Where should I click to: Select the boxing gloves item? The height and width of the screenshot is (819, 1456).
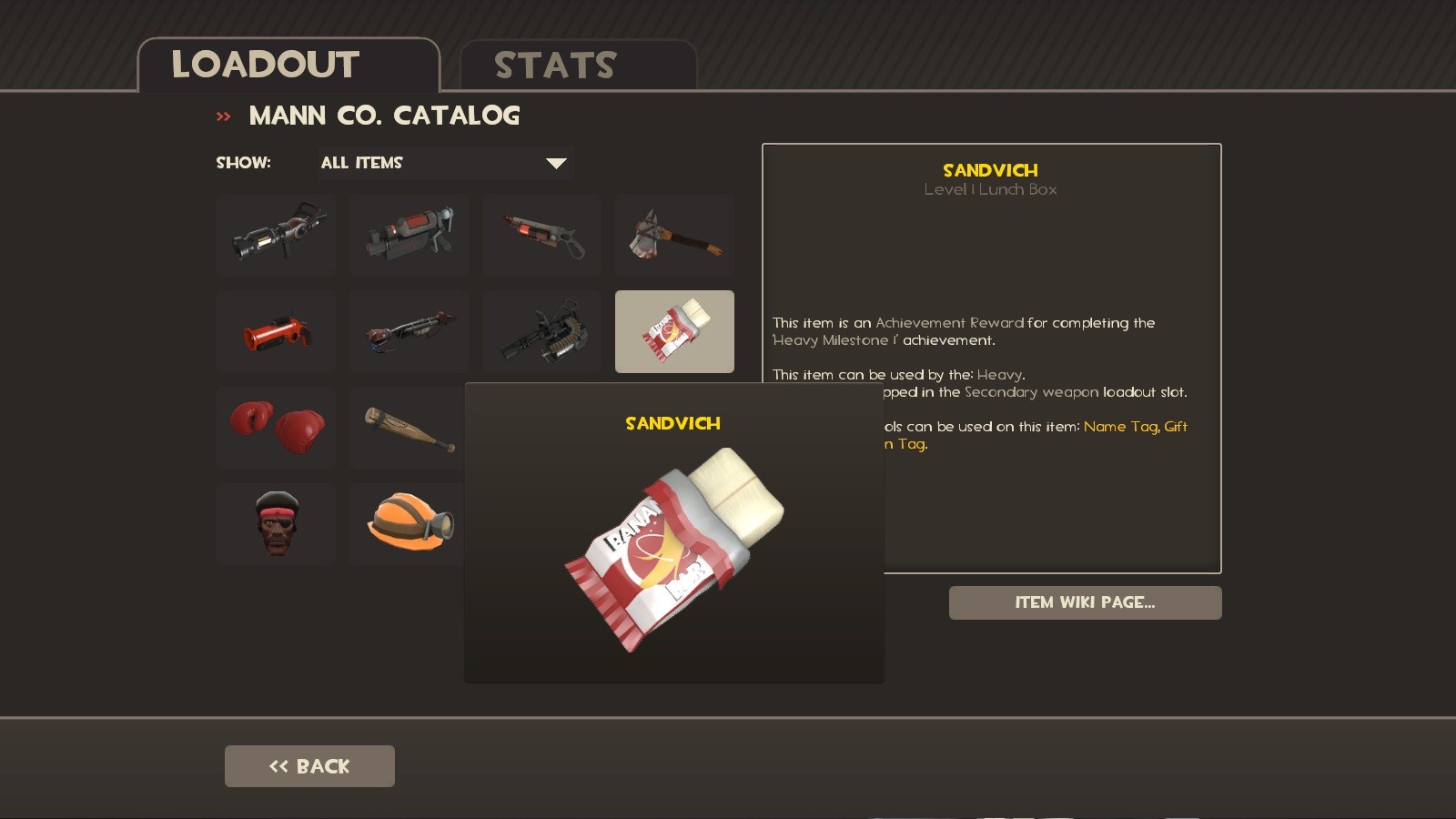275,428
